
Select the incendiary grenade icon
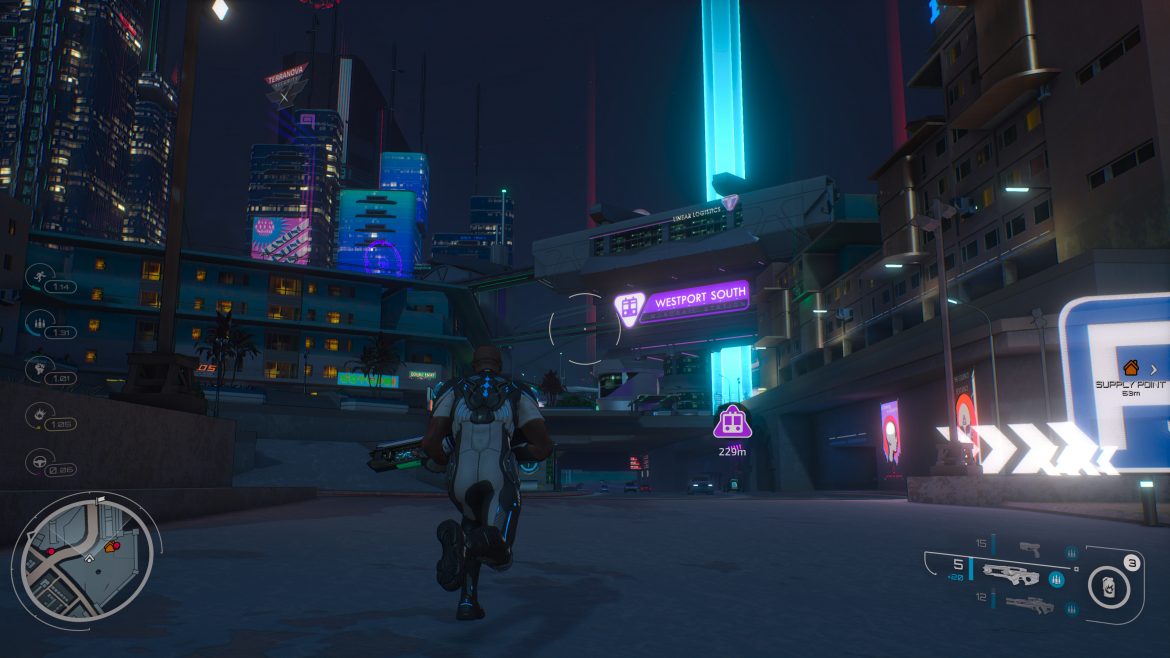pyautogui.click(x=1108, y=581)
